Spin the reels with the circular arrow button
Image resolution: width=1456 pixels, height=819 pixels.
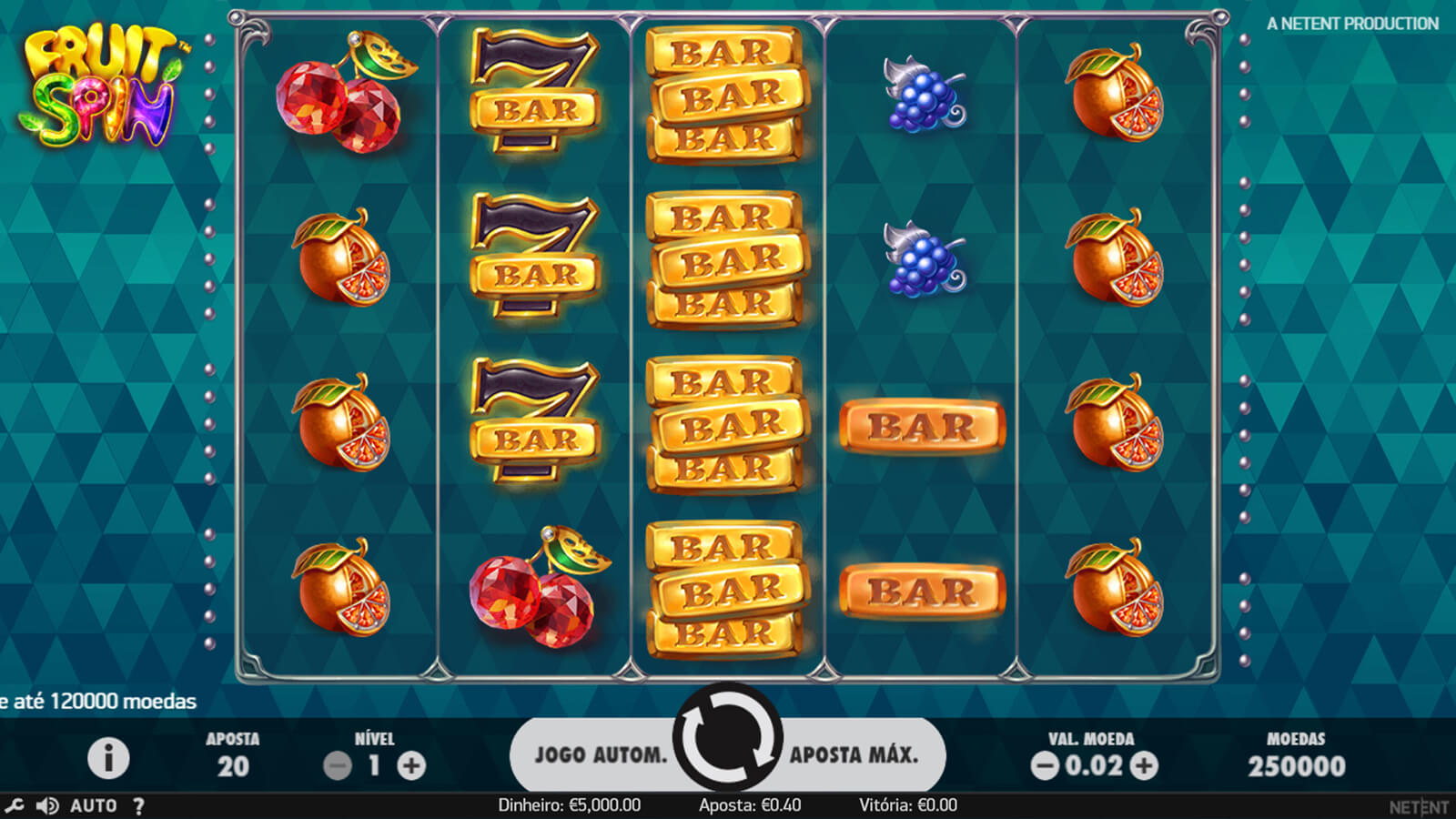727,738
